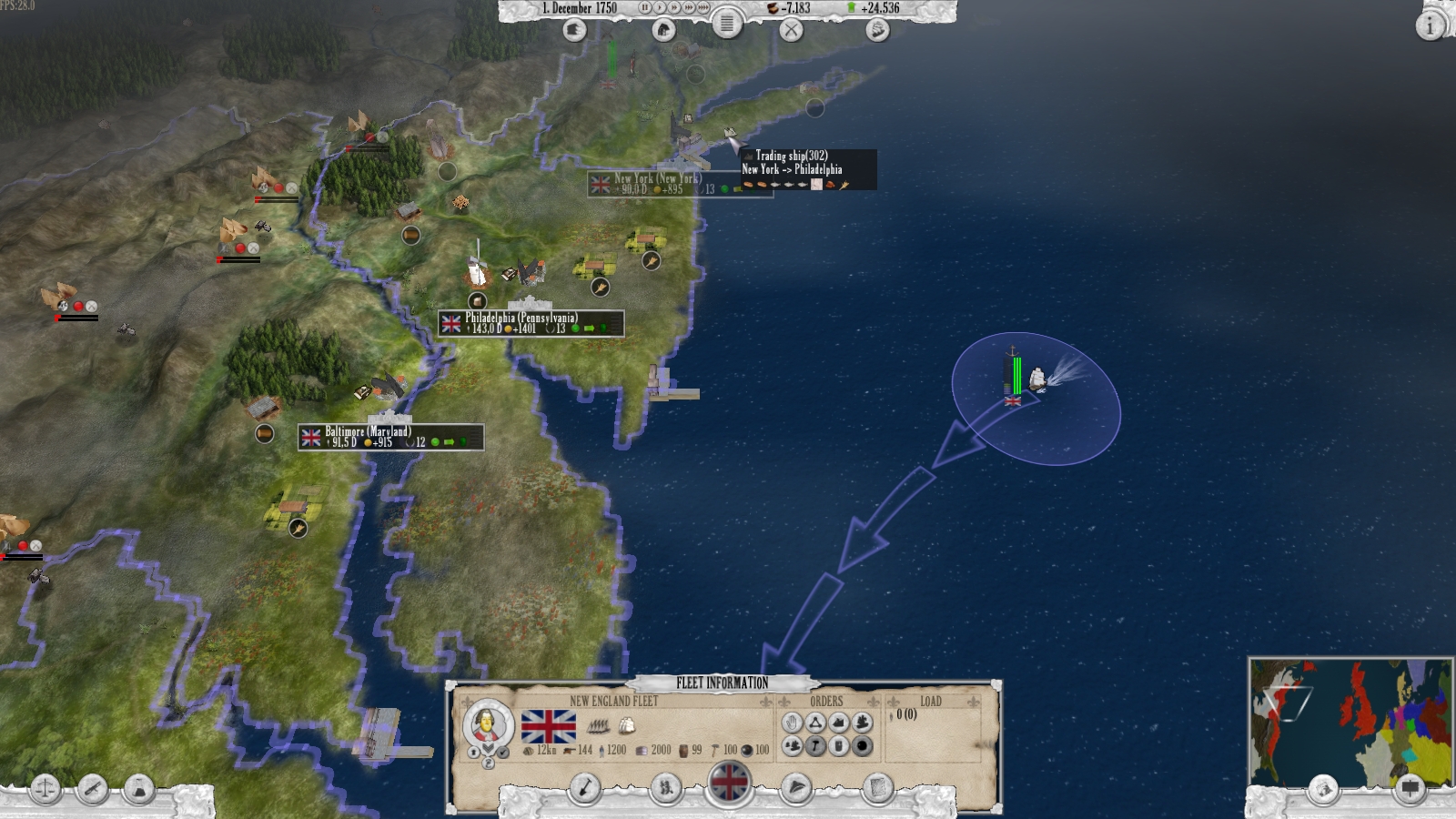Pause the game with the pause button
Viewport: 1456px width, 819px height.
pyautogui.click(x=645, y=8)
